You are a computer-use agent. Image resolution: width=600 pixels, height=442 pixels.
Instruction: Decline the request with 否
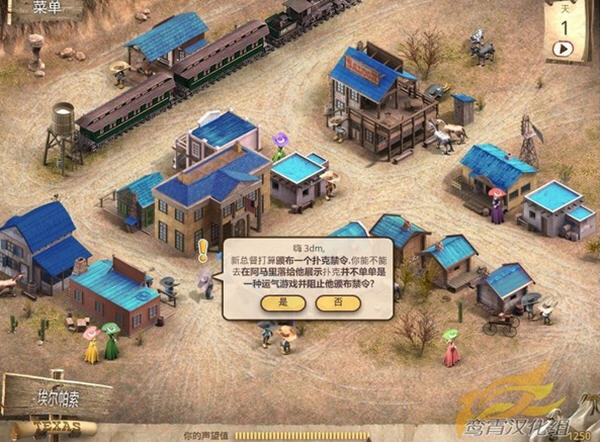(x=337, y=302)
